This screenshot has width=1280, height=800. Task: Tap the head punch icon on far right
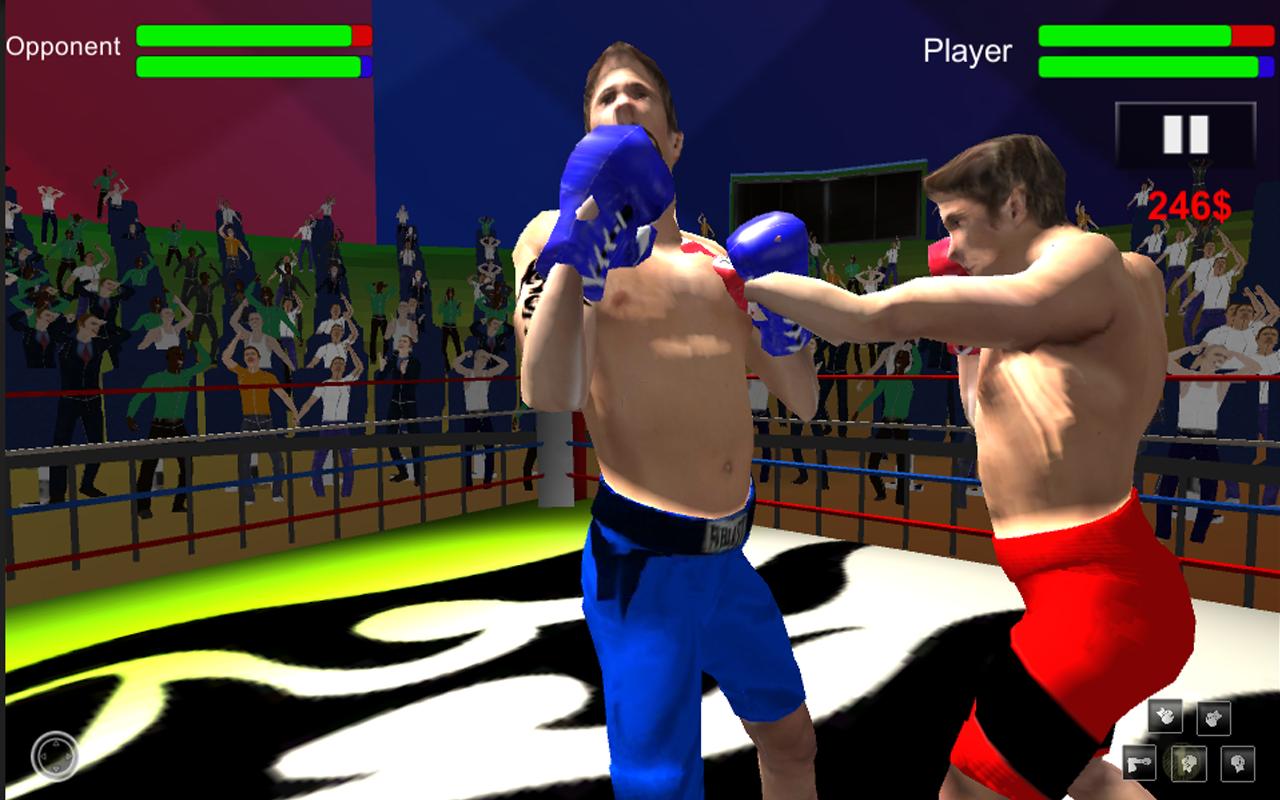coord(1238,763)
